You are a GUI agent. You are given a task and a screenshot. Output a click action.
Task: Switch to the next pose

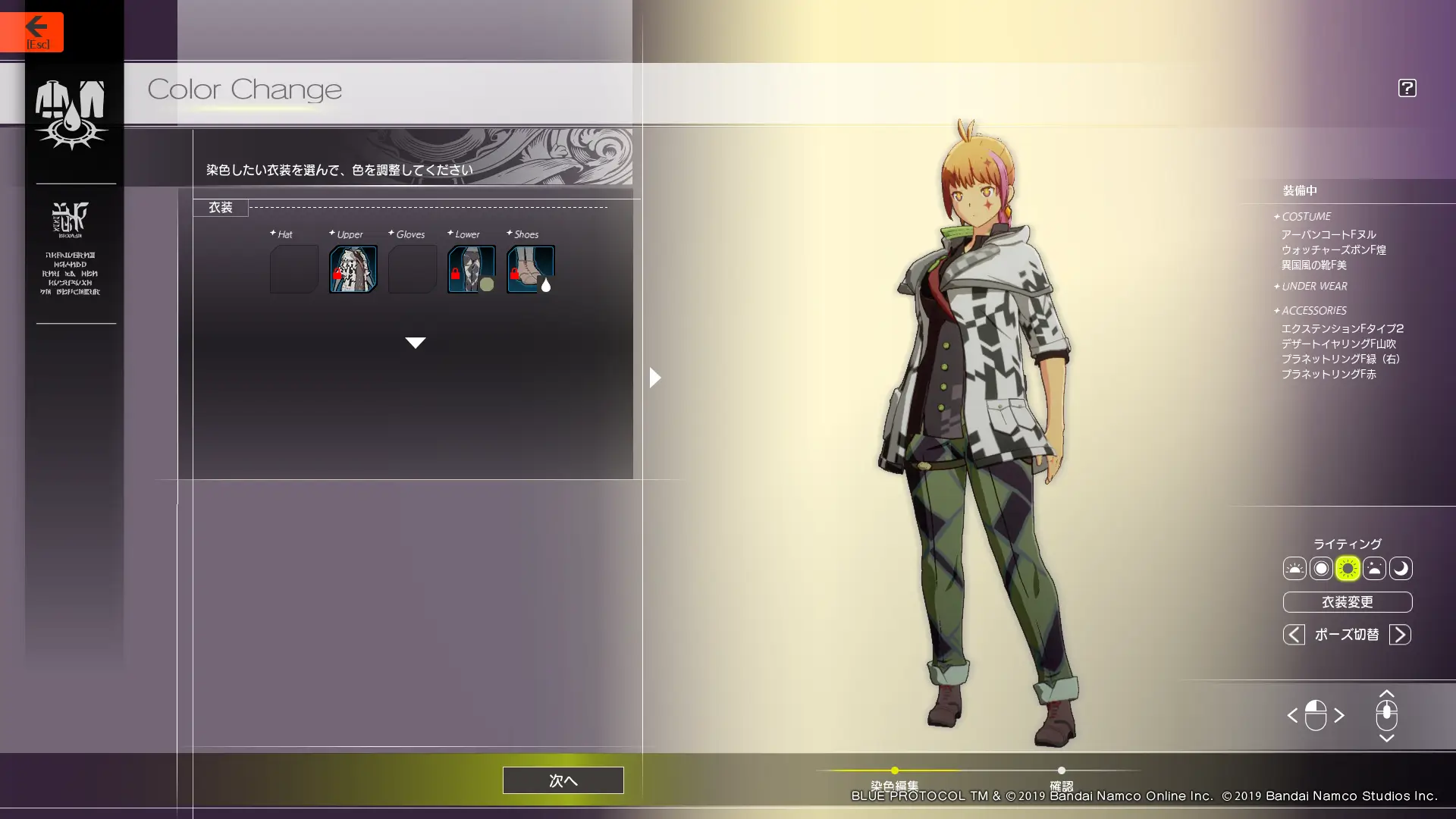tap(1400, 635)
